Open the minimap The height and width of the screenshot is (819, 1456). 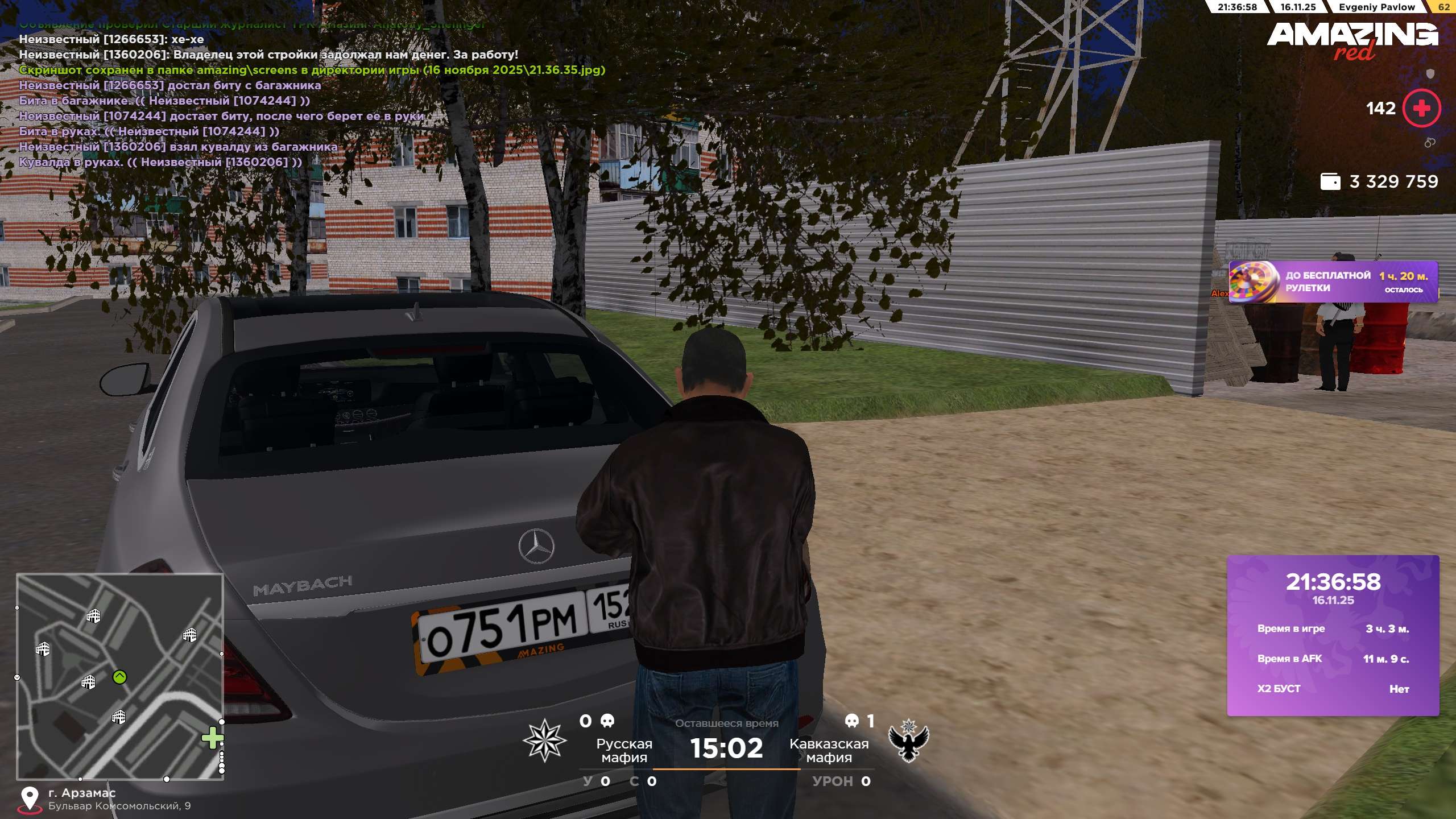point(119,676)
